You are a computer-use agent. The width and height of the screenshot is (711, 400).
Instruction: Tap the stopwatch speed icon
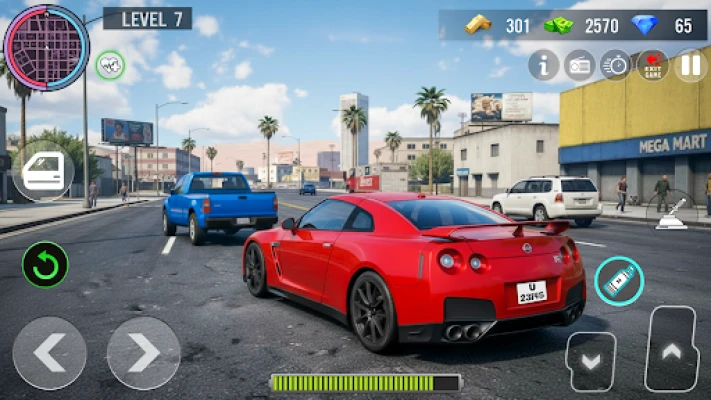coord(616,65)
